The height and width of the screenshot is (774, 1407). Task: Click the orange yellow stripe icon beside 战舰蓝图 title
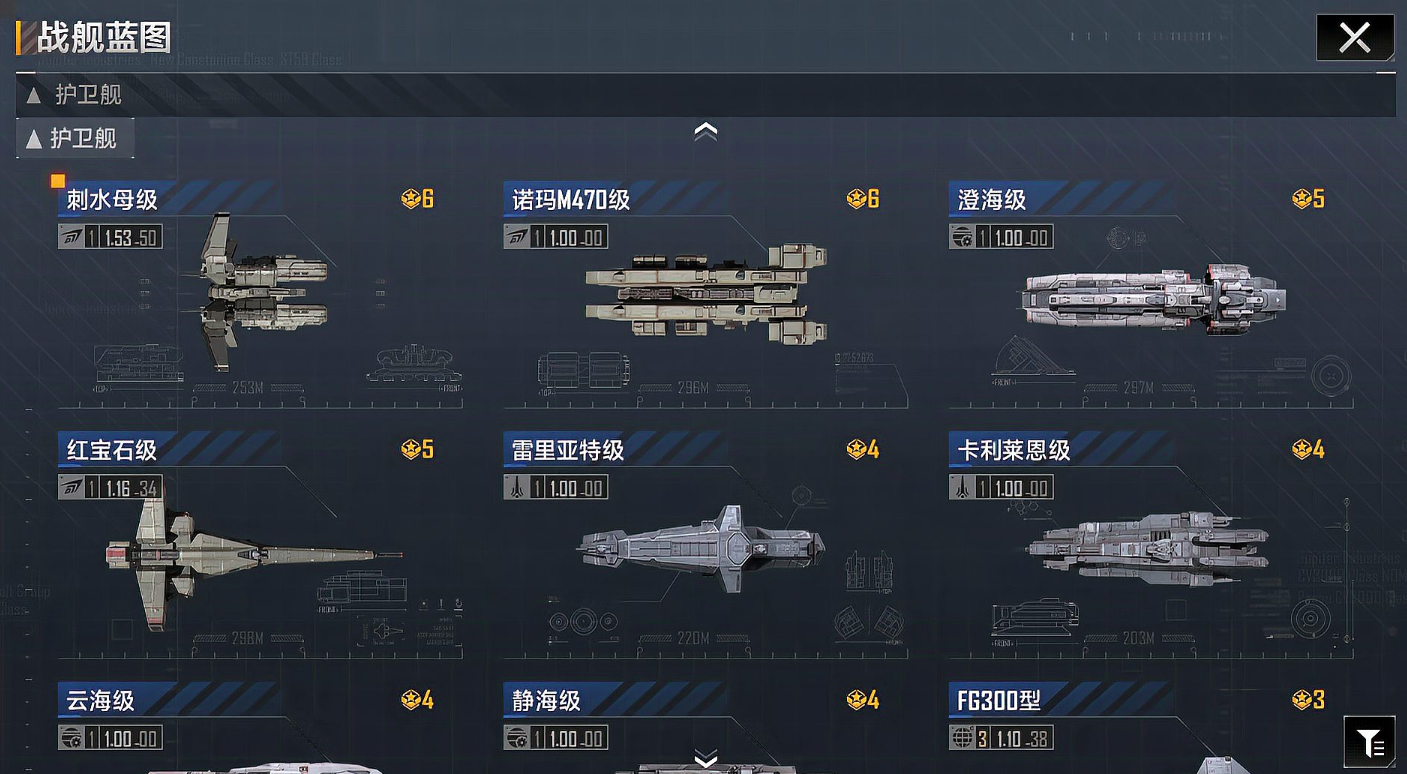(18, 37)
